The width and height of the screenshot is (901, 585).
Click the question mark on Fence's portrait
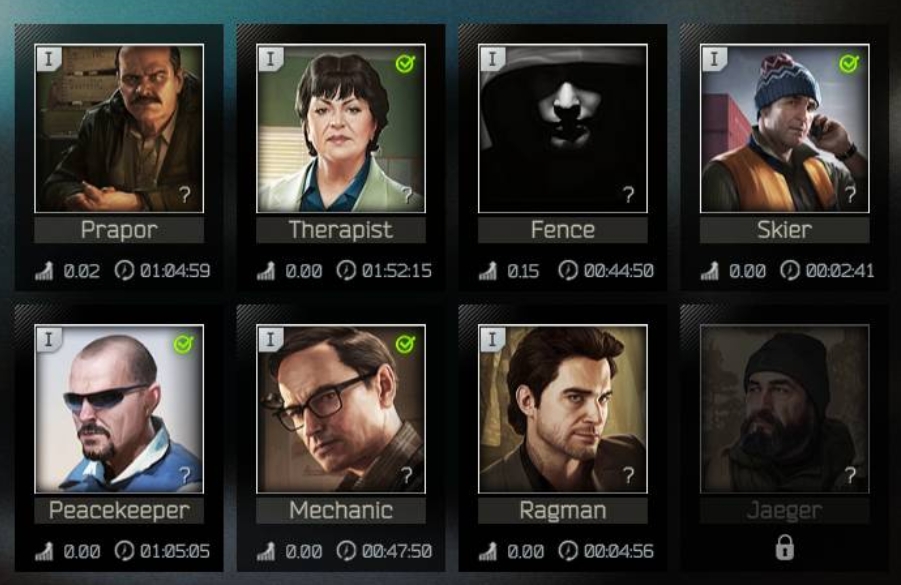click(628, 195)
